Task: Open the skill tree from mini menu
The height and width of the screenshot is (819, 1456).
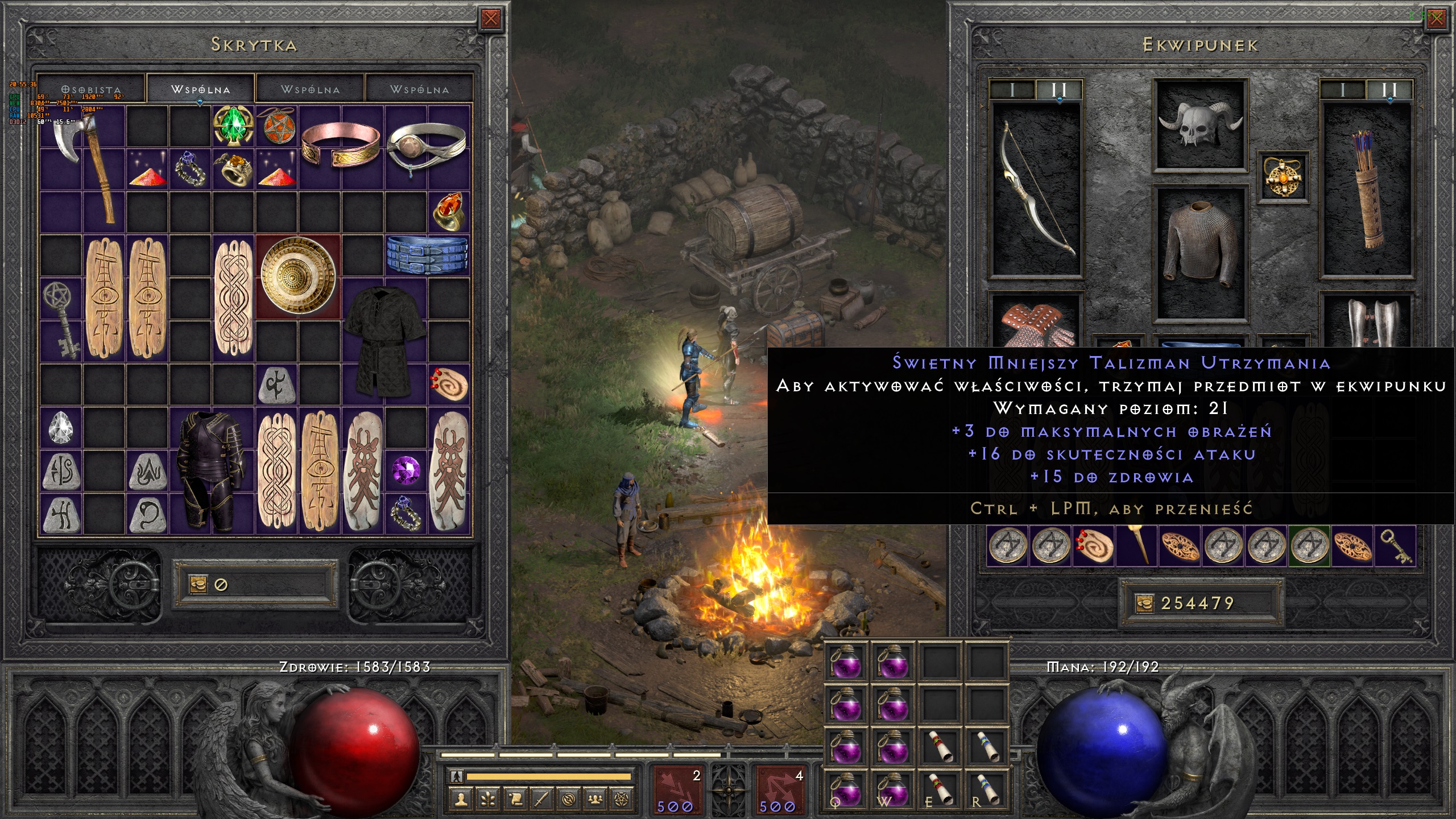Action: [488, 800]
